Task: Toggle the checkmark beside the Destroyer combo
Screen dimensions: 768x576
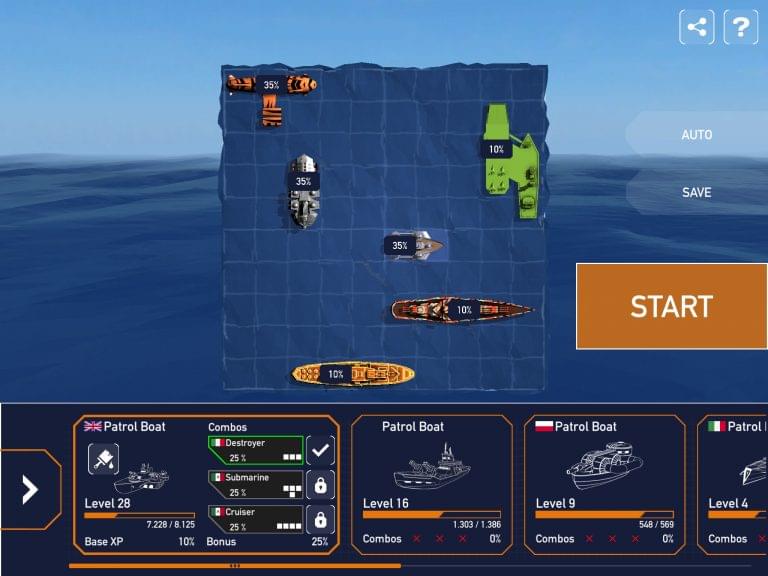Action: (x=320, y=451)
